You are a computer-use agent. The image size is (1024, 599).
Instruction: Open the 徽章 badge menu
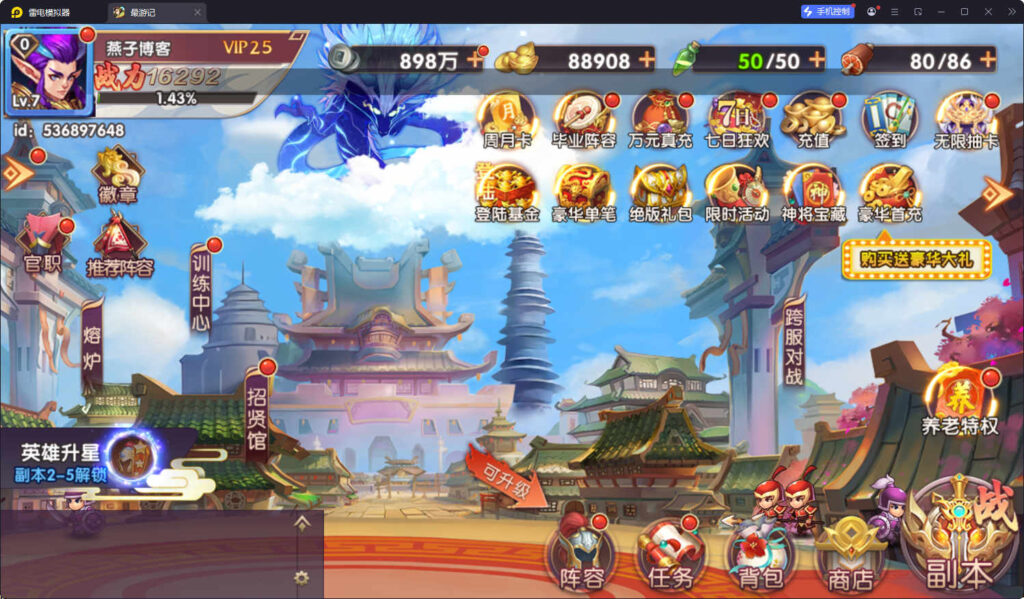click(x=118, y=175)
